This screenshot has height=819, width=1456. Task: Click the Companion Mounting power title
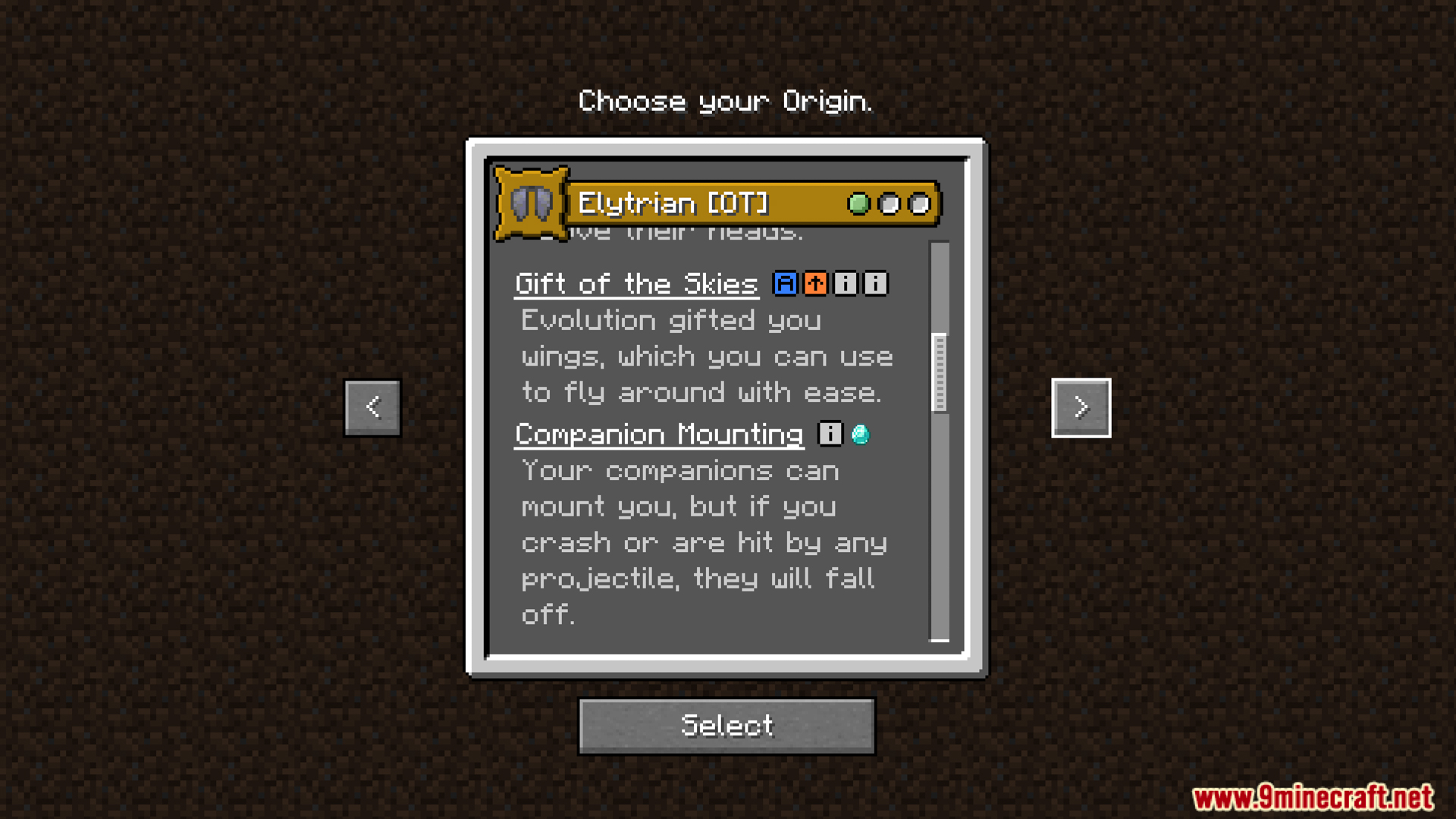[x=658, y=435]
